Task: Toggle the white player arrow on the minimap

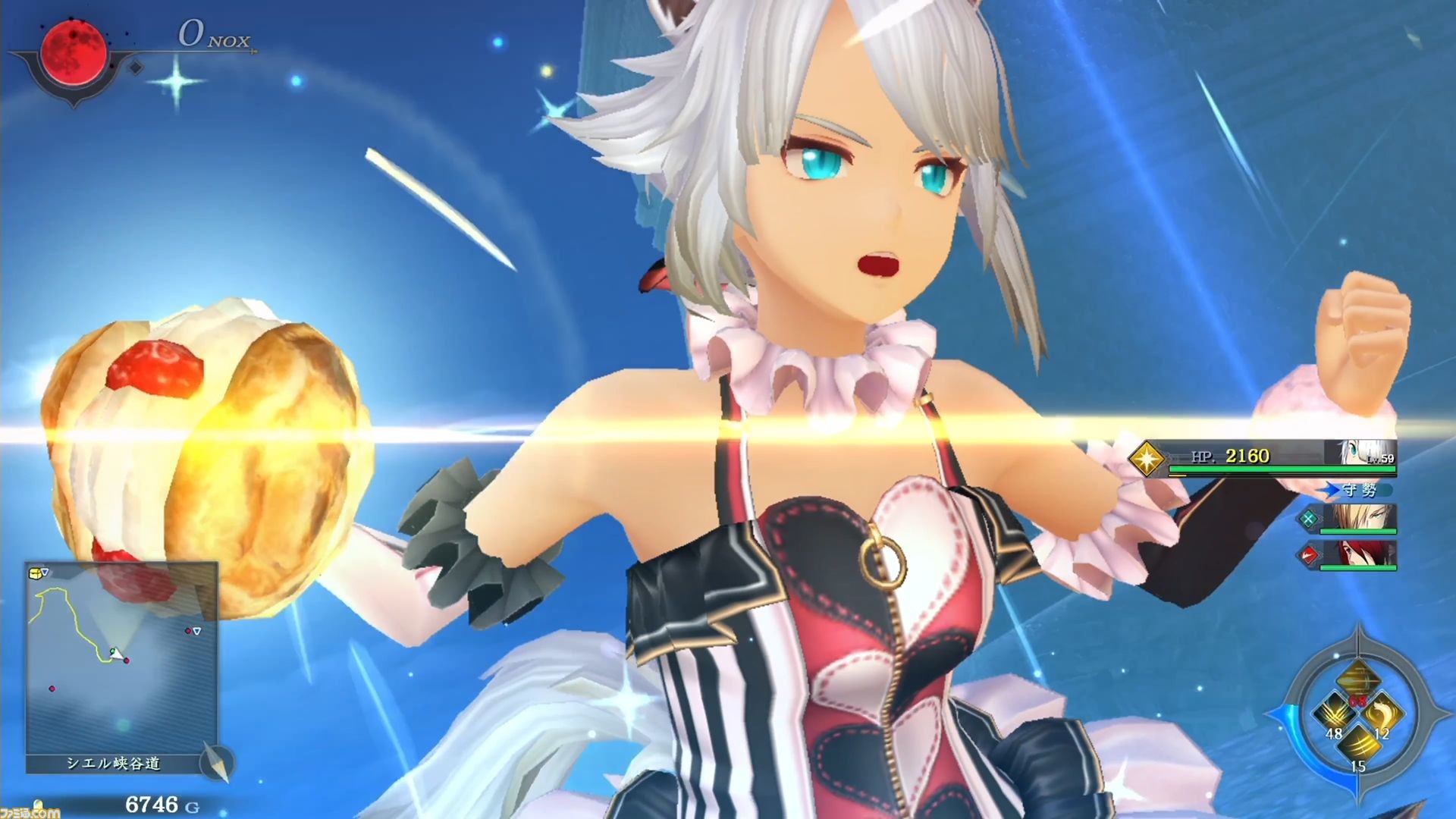Action: click(118, 654)
